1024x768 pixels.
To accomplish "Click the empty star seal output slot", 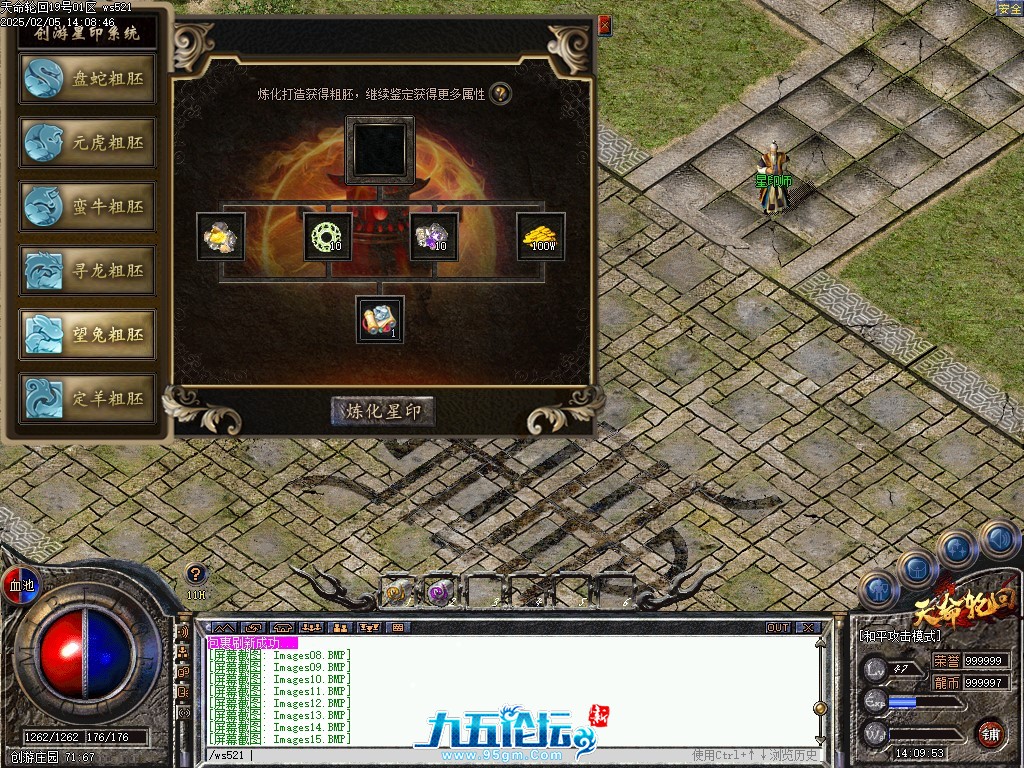I will point(380,150).
